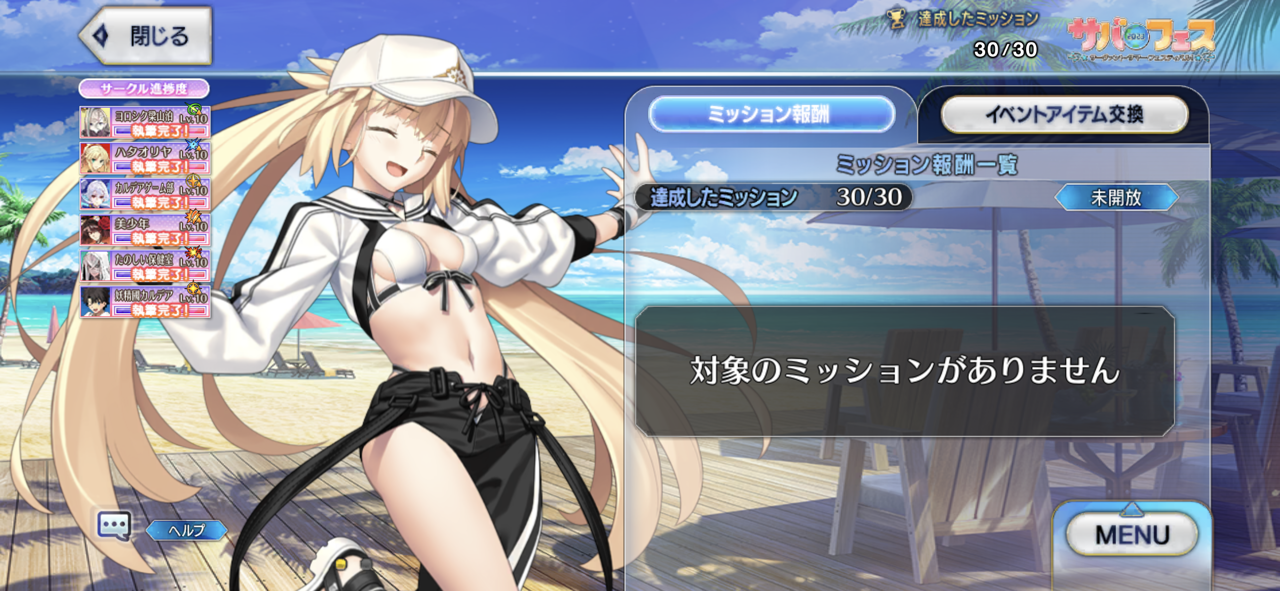The image size is (1280, 591).
Task: Switch to the ミッション報酬 tab
Action: click(x=771, y=114)
